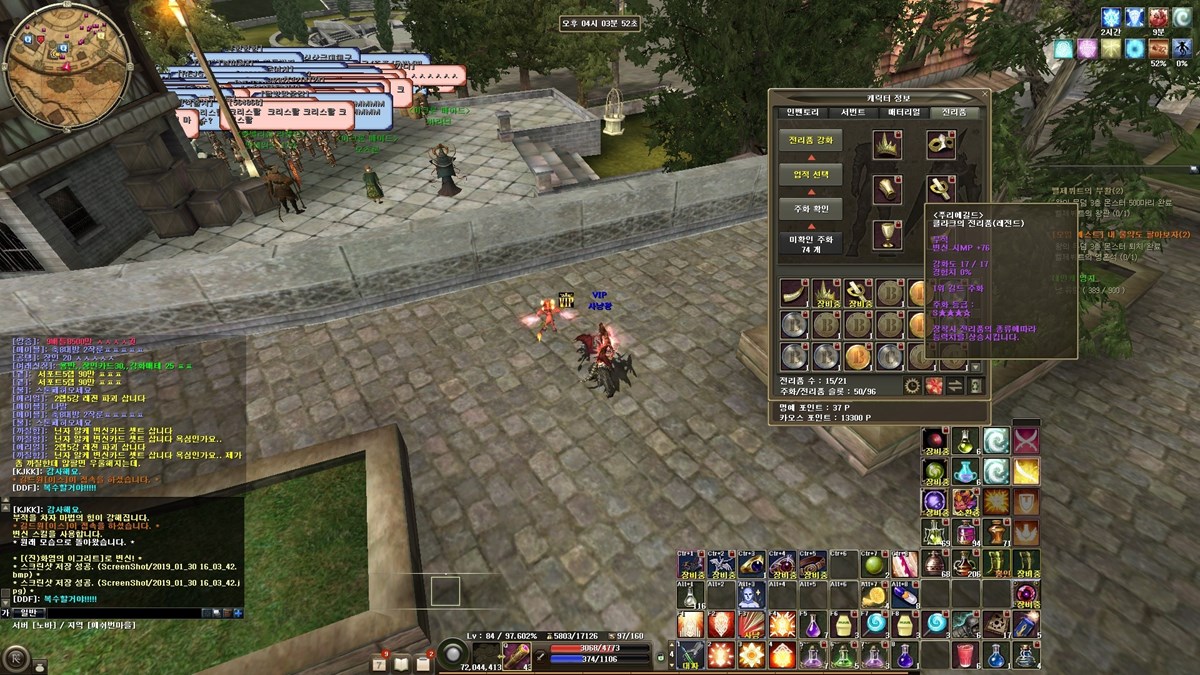The height and width of the screenshot is (675, 1200).
Task: Open the 서번트 tab
Action: point(853,112)
